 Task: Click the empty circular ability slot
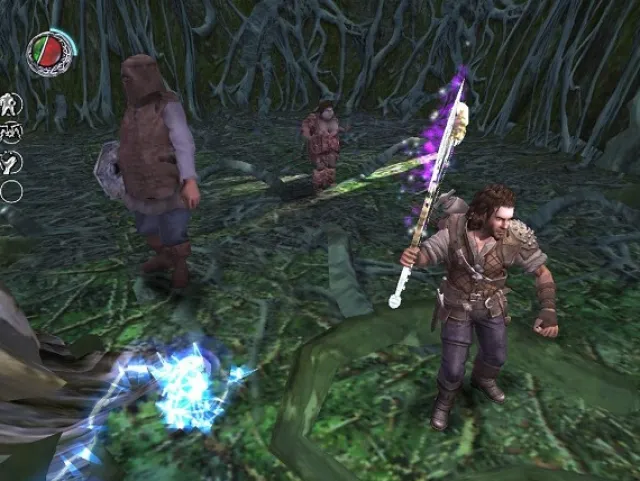tap(11, 191)
